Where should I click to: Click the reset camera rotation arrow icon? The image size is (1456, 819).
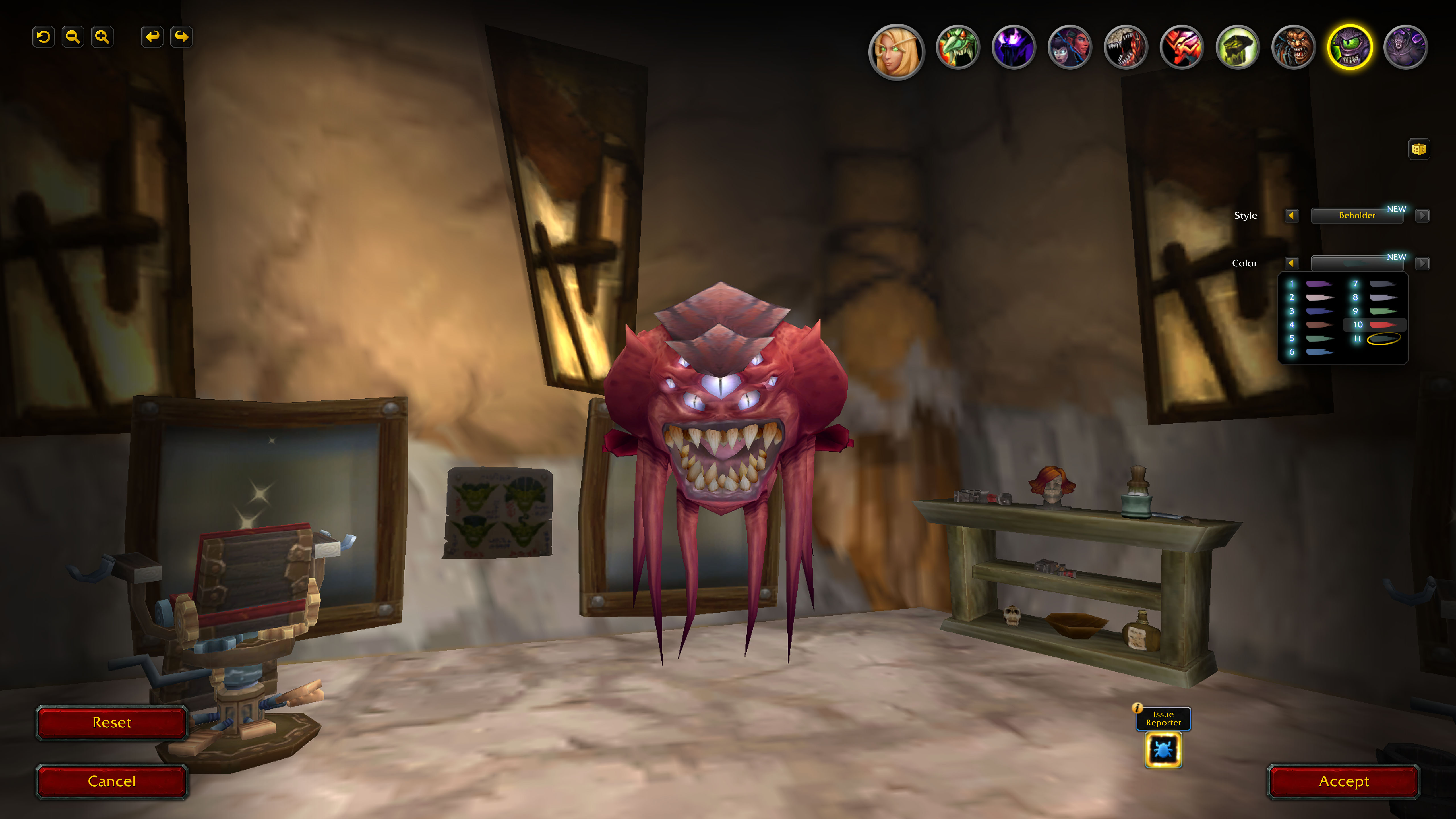tap(43, 37)
